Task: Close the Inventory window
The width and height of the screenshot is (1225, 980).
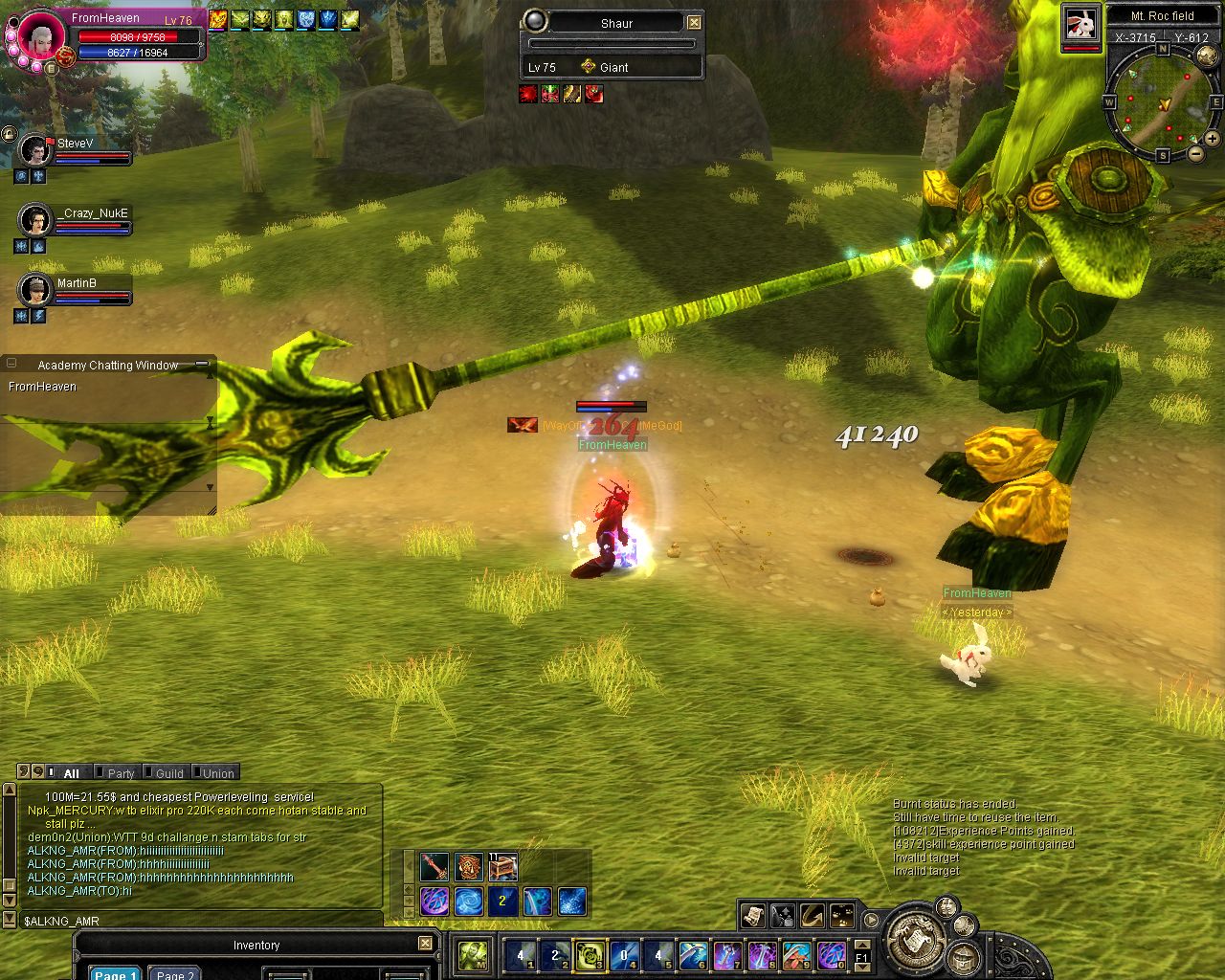Action: (x=425, y=944)
